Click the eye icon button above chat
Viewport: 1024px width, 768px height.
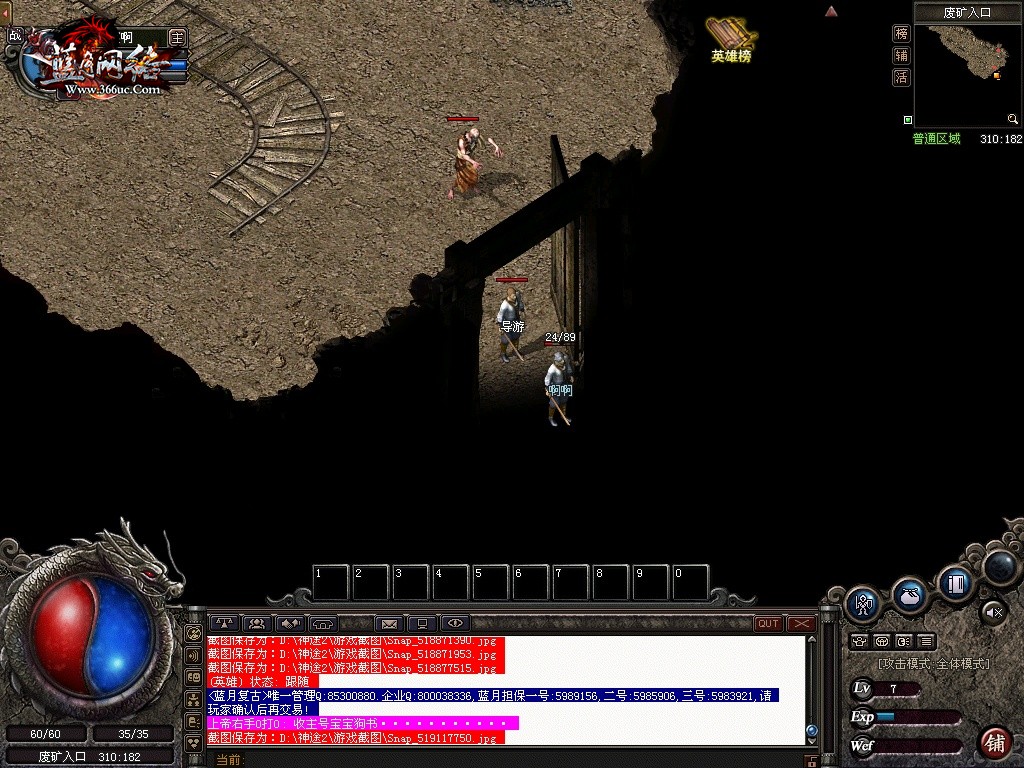pos(455,624)
